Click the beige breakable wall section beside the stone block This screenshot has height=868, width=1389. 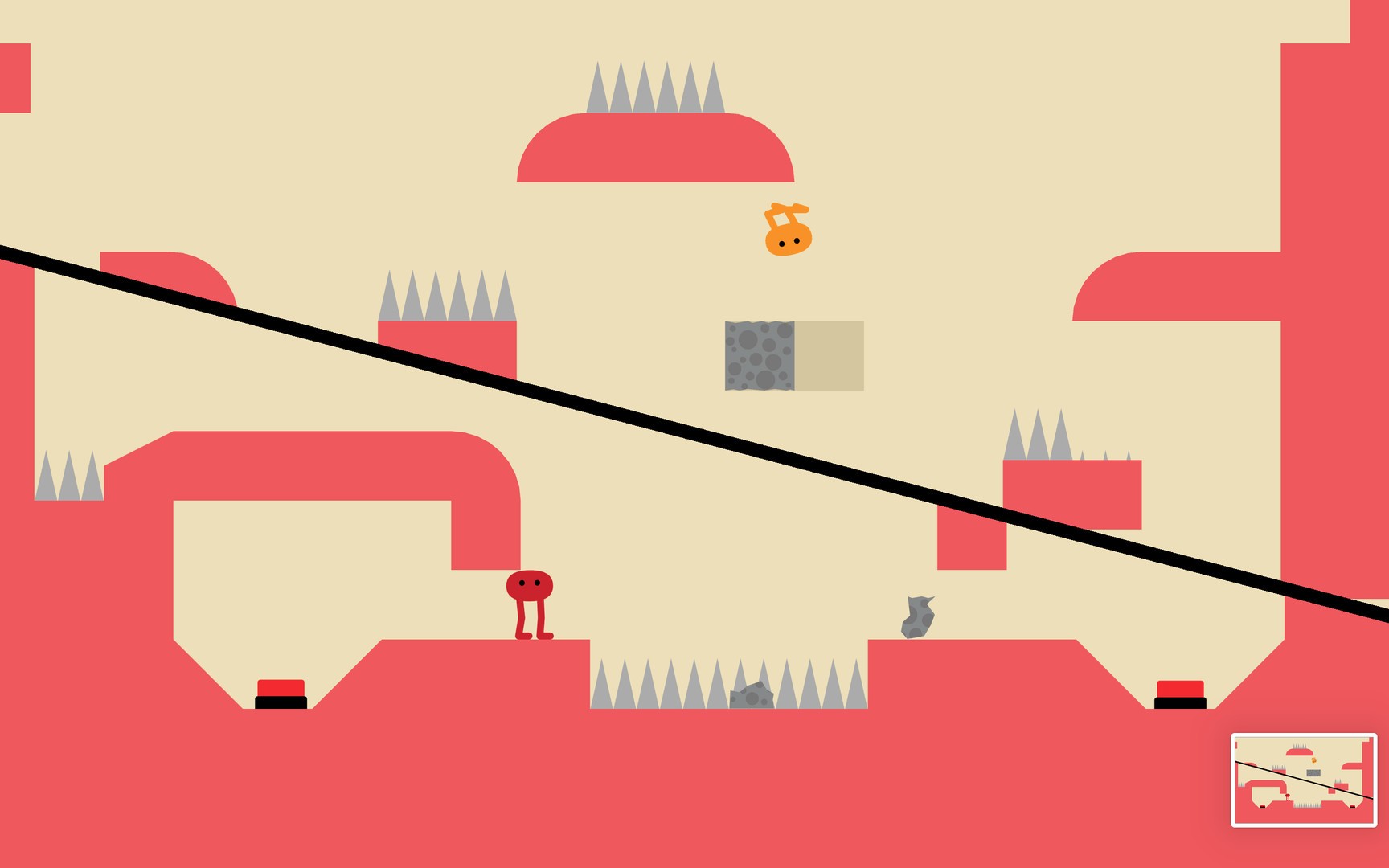coord(828,356)
